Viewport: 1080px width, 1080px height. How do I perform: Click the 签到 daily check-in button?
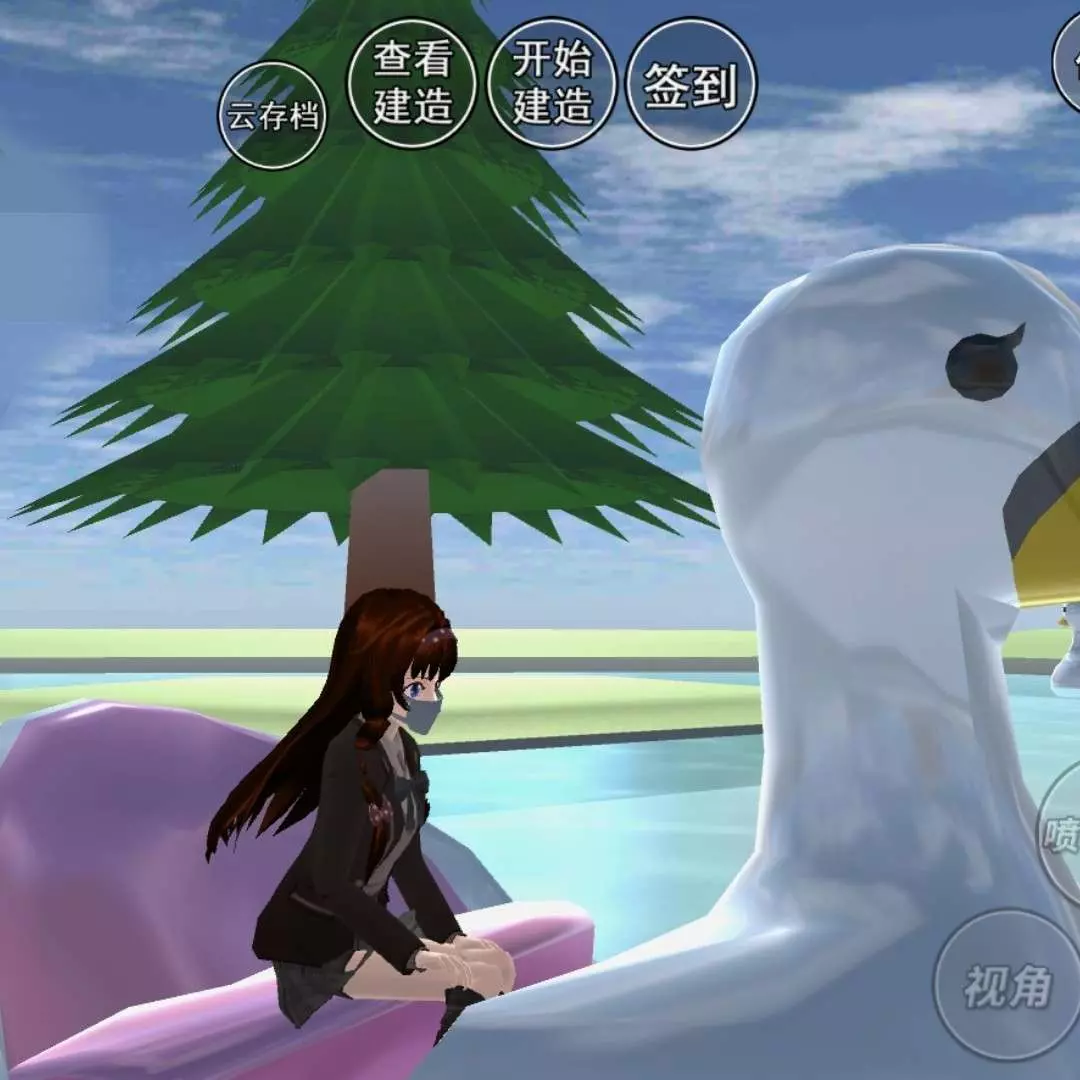[x=691, y=84]
